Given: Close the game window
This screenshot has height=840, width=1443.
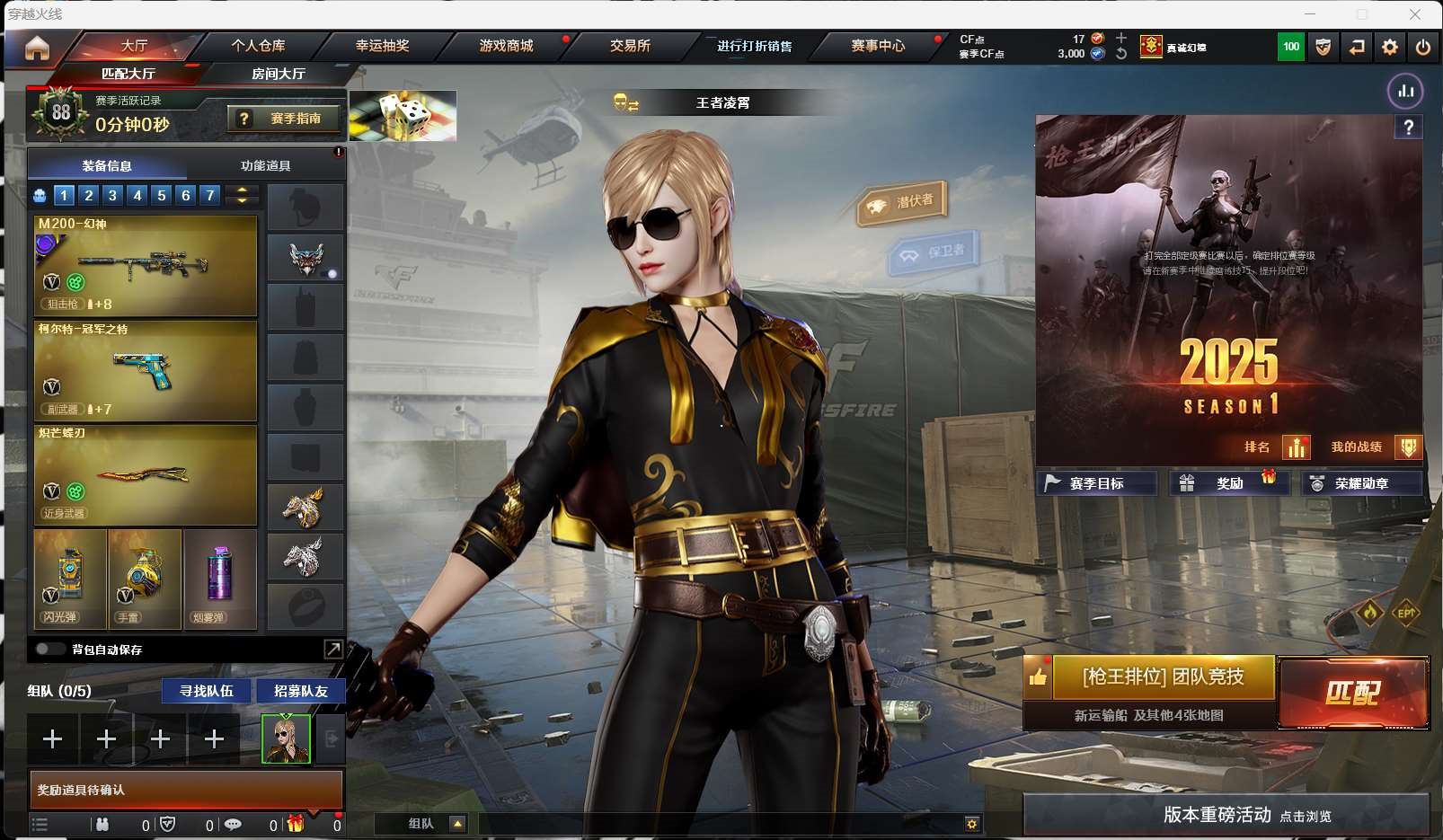Looking at the screenshot, I should (x=1415, y=14).
